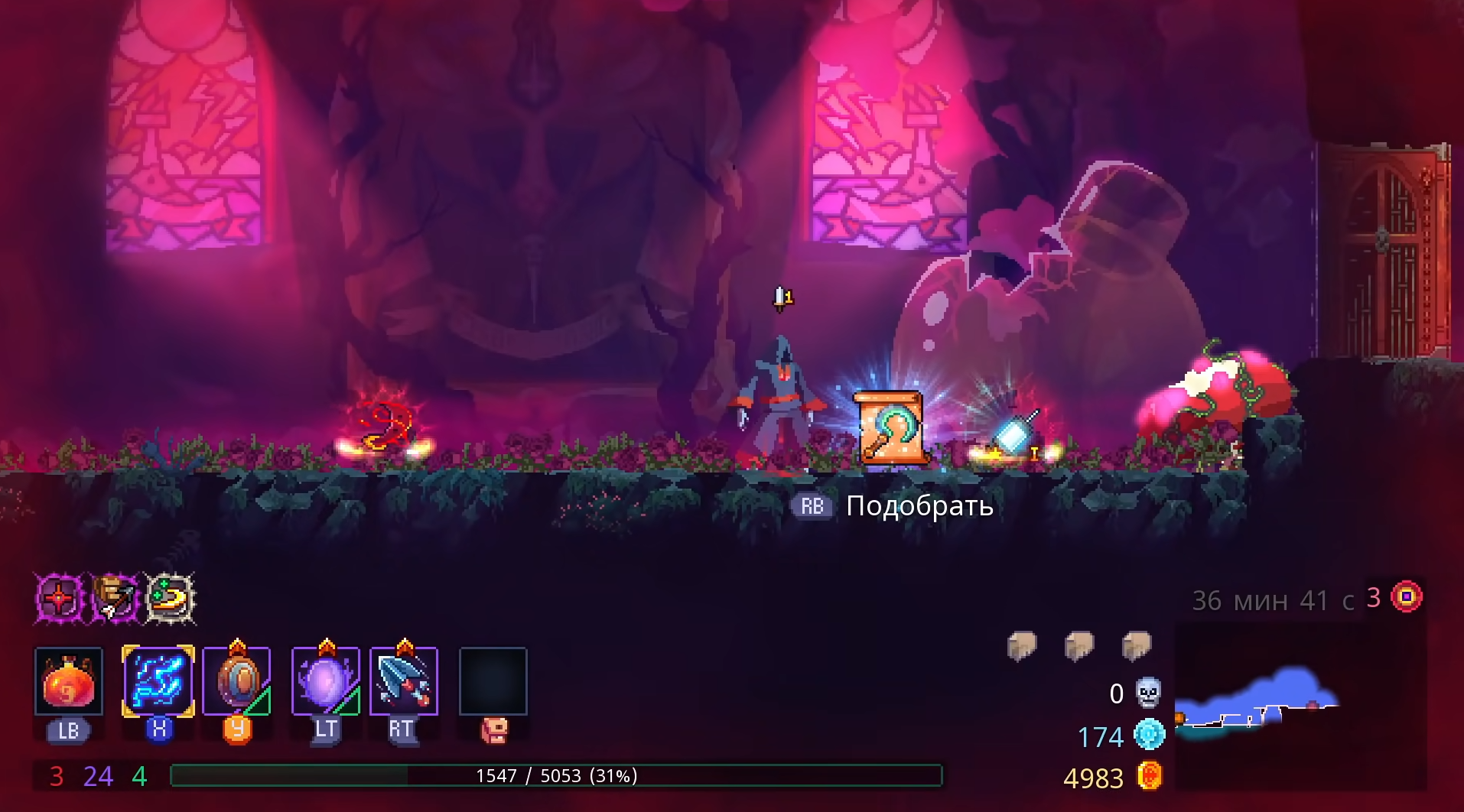This screenshot has height=812, width=1464.
Task: Open the empty backpack slot
Action: tap(493, 681)
